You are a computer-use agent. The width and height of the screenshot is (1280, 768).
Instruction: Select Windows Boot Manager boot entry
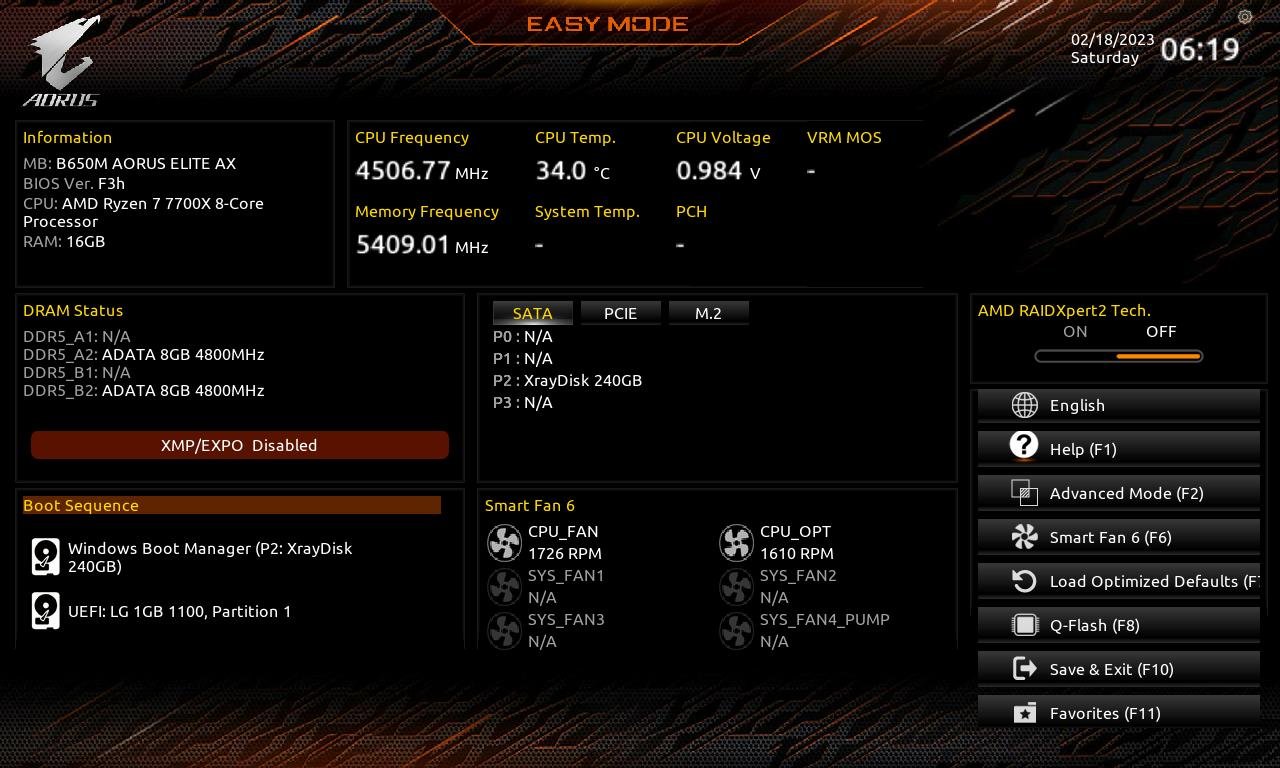click(x=210, y=557)
